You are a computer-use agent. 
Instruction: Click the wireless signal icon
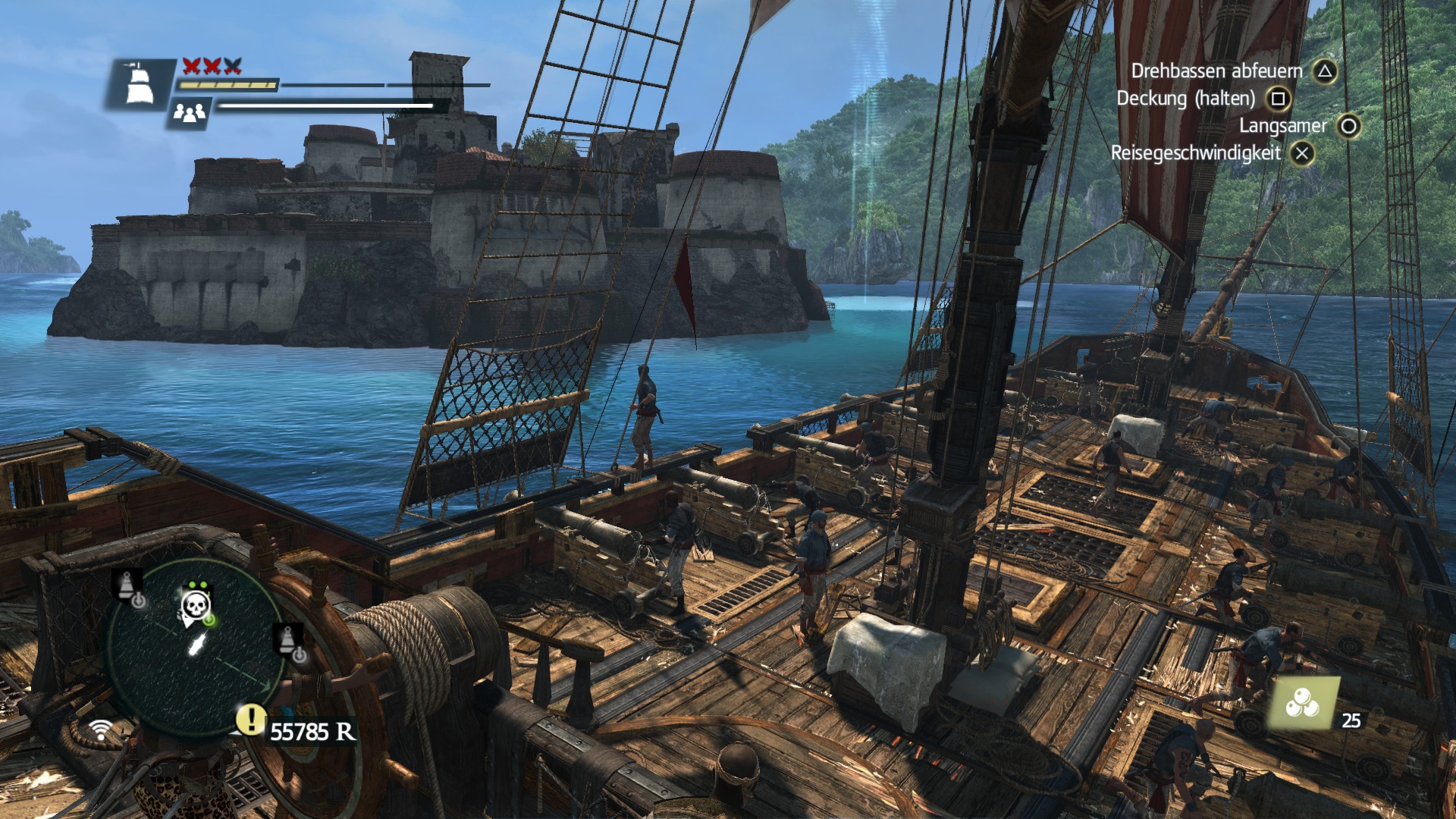100,730
